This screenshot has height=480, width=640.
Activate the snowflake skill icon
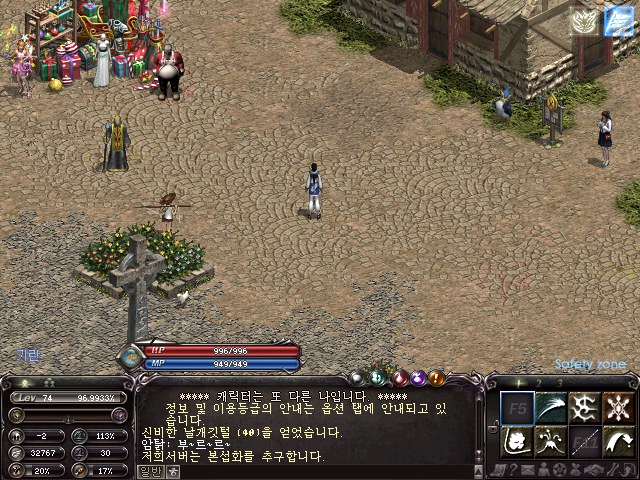[618, 407]
